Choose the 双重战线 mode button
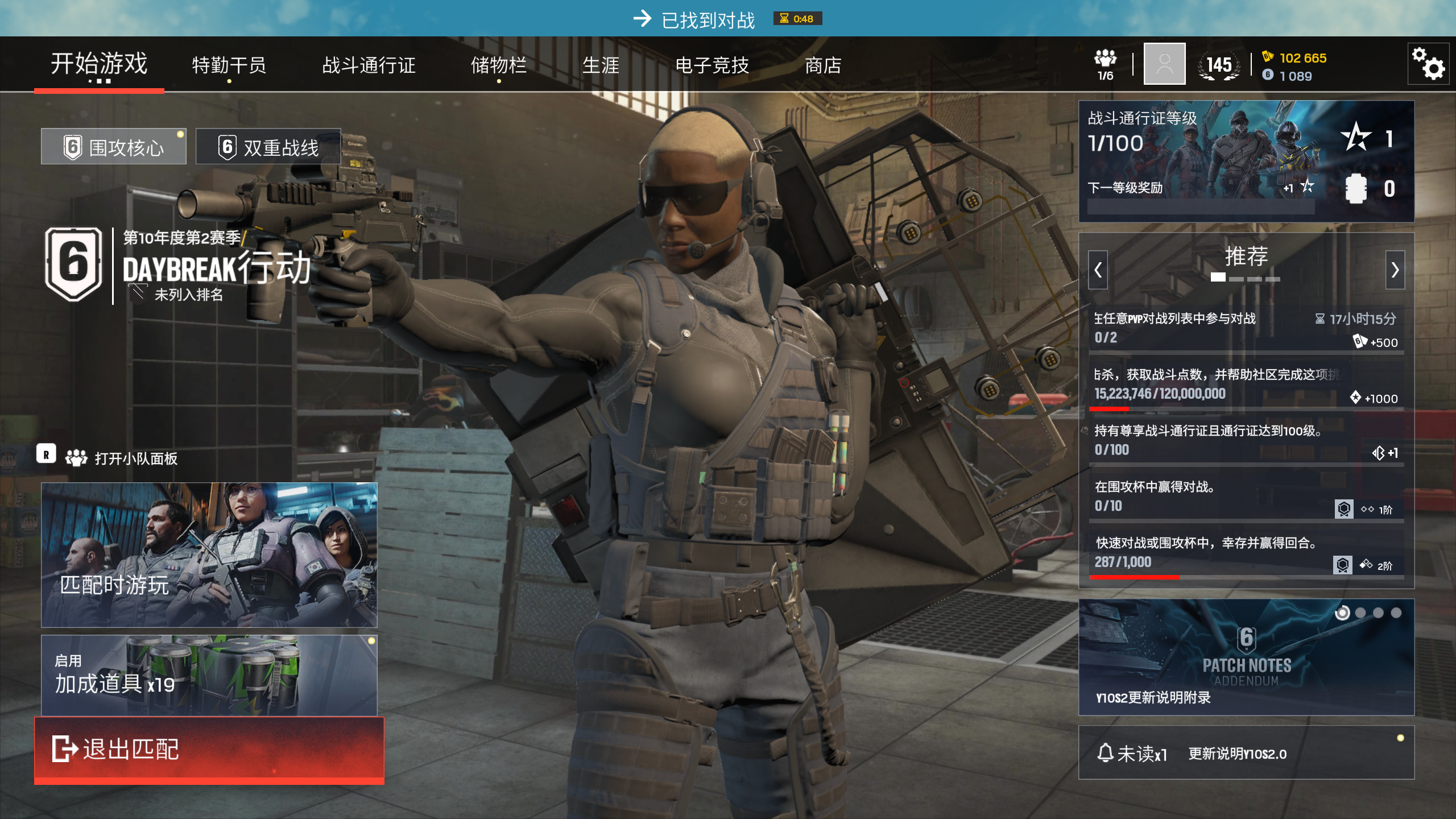Image resolution: width=1456 pixels, height=819 pixels. pyautogui.click(x=268, y=147)
